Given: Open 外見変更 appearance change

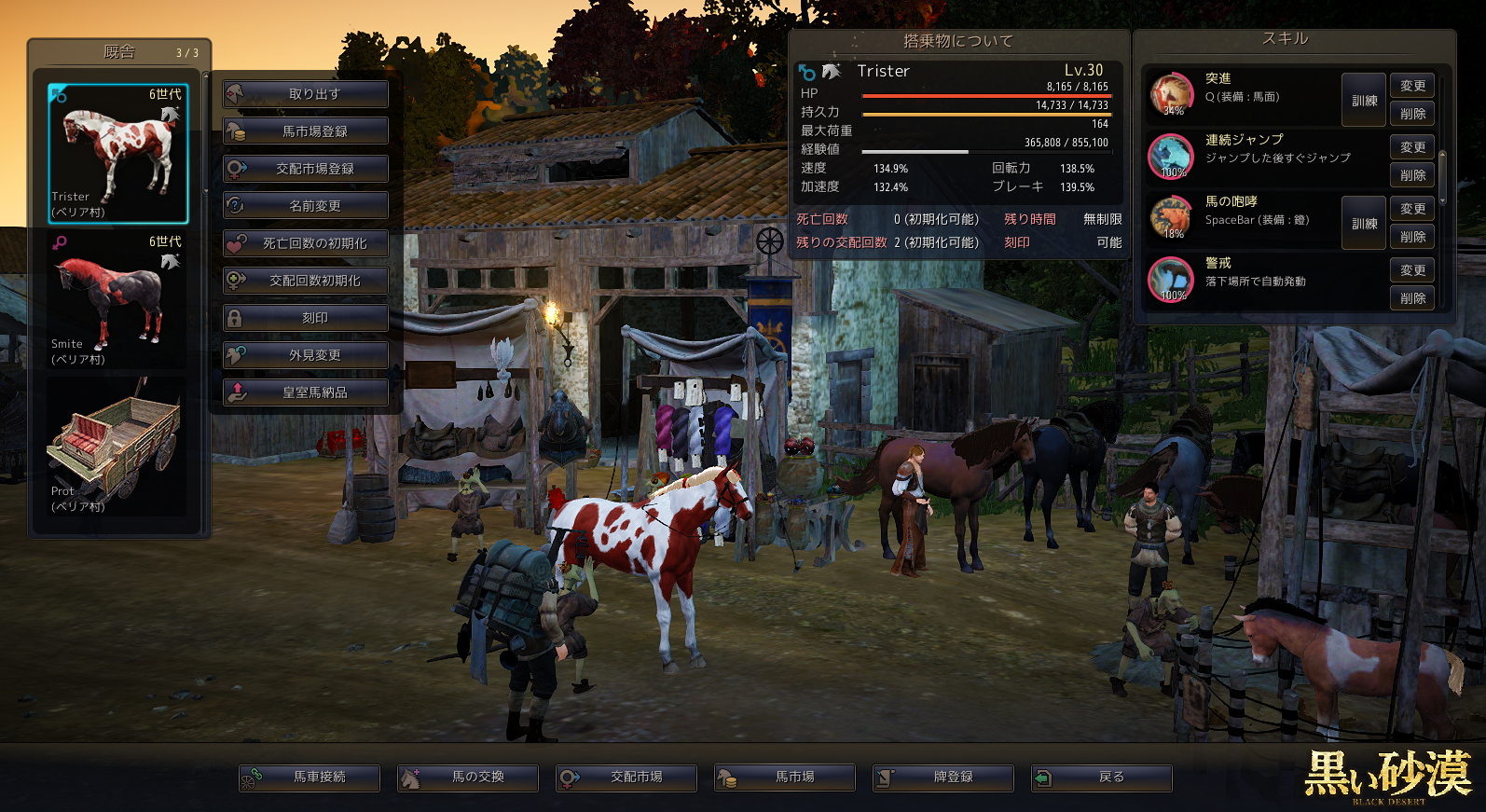Looking at the screenshot, I should pos(306,355).
